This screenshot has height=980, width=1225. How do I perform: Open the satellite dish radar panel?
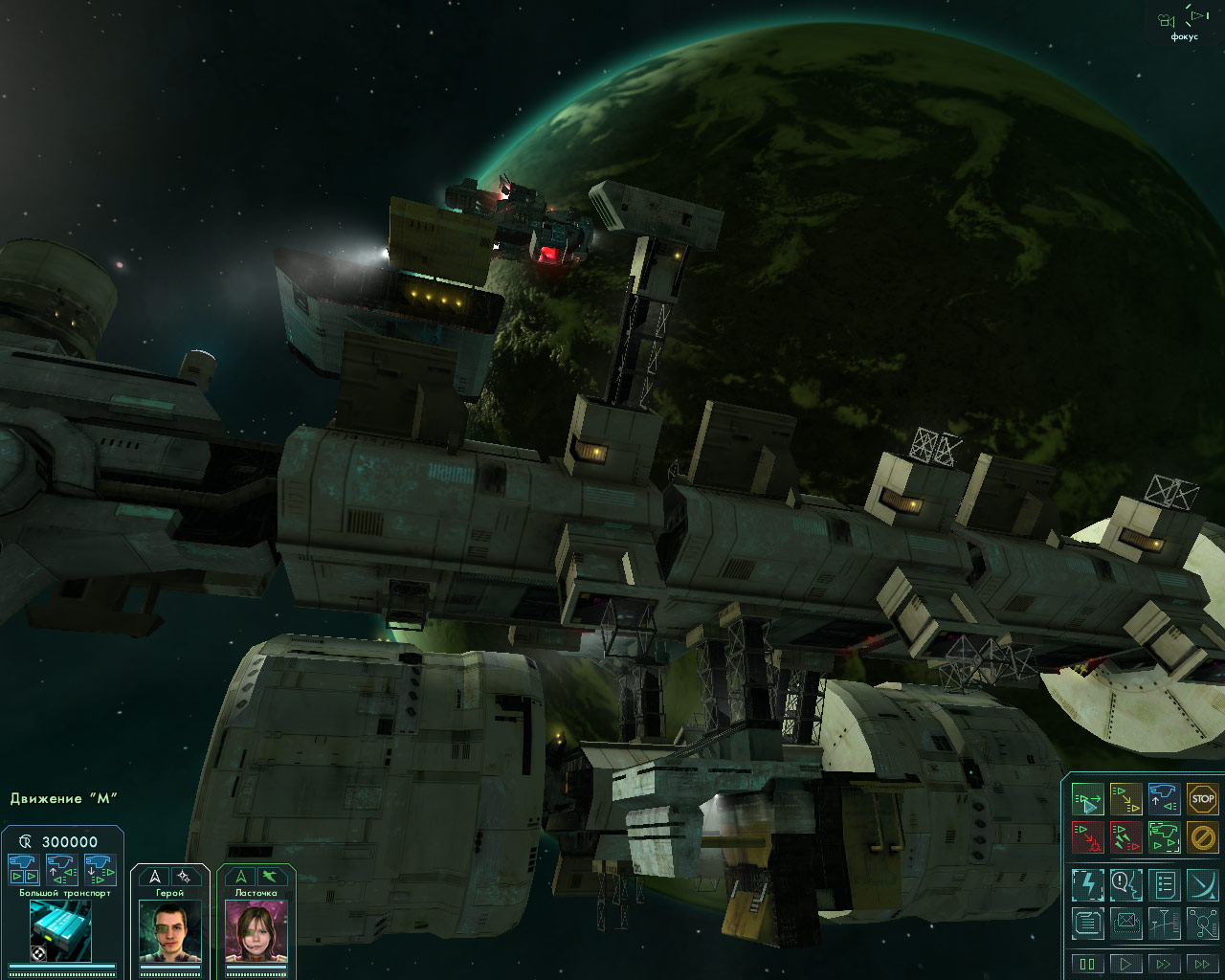click(1202, 884)
